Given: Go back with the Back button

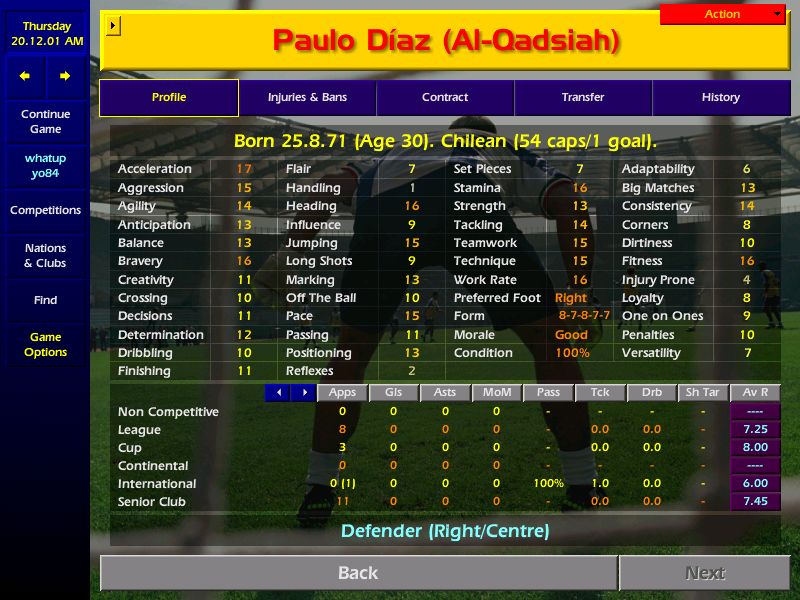Looking at the screenshot, I should click(358, 573).
